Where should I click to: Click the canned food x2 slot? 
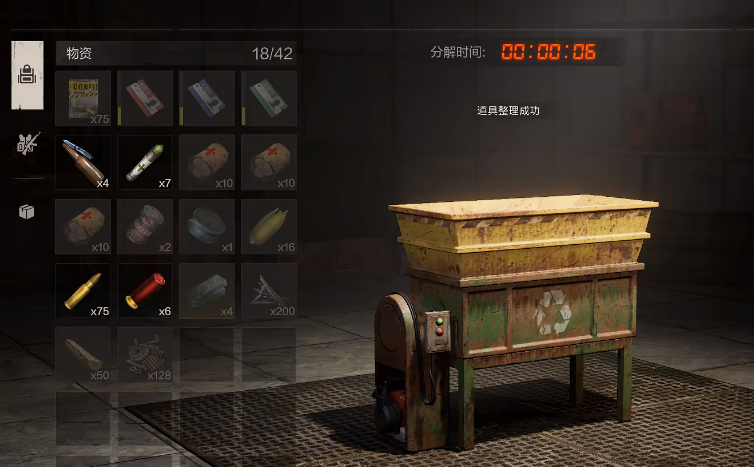click(x=145, y=226)
